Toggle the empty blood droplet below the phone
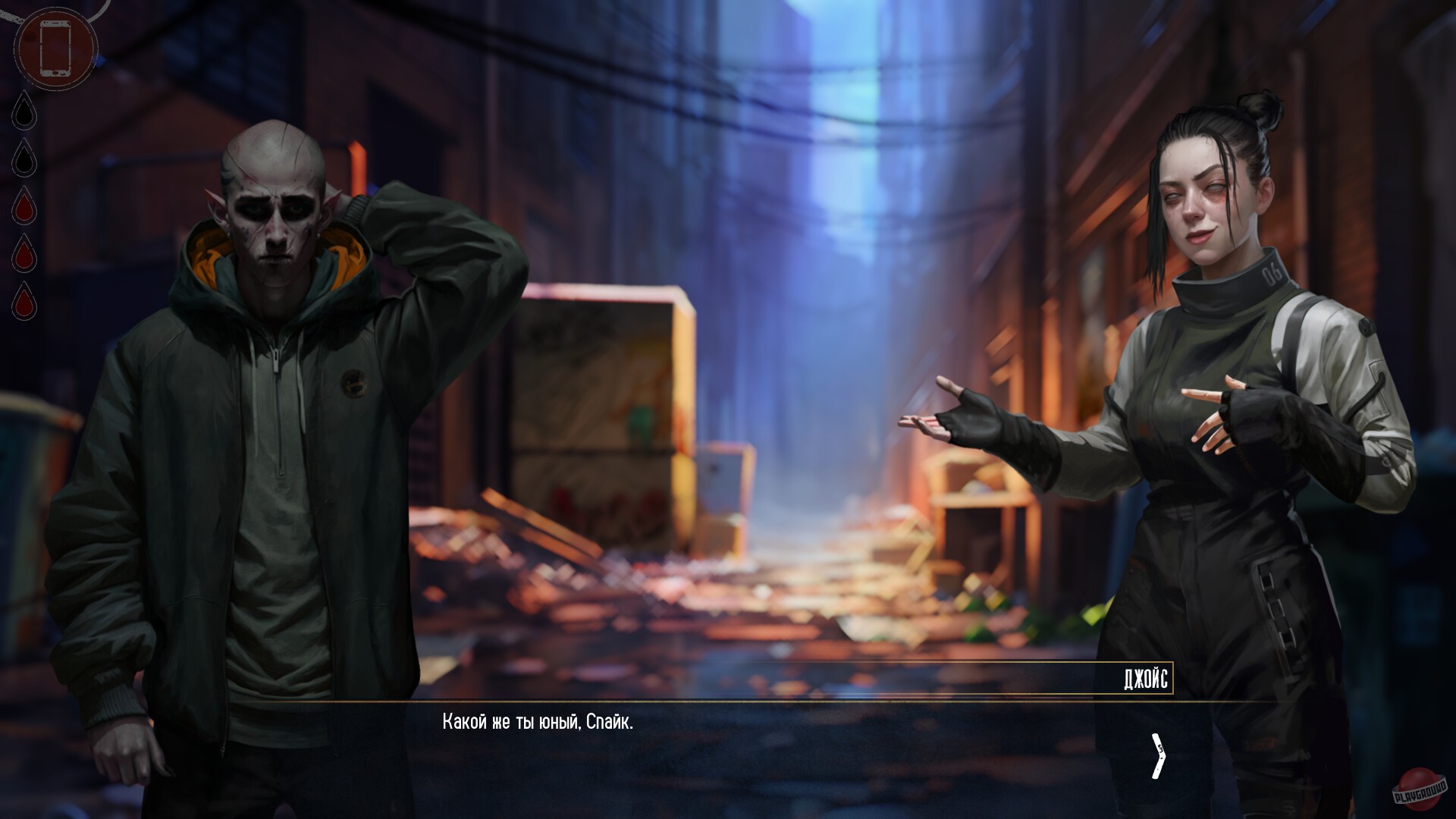The image size is (1456, 819). (x=24, y=114)
